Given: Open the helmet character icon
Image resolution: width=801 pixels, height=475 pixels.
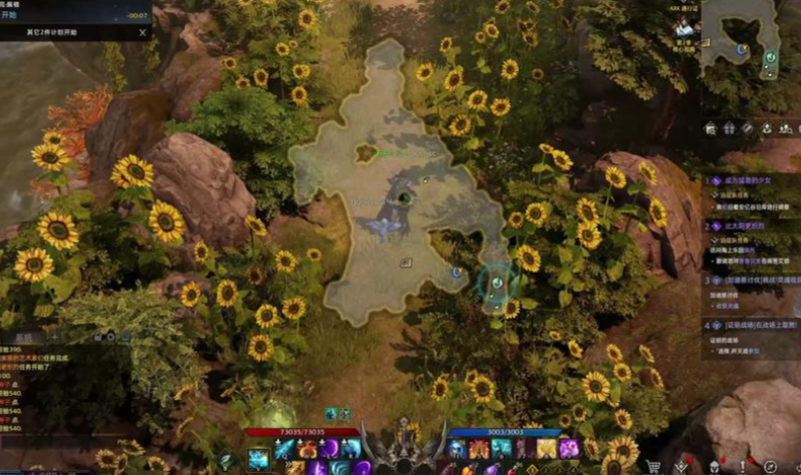Looking at the screenshot, I should 713,466.
